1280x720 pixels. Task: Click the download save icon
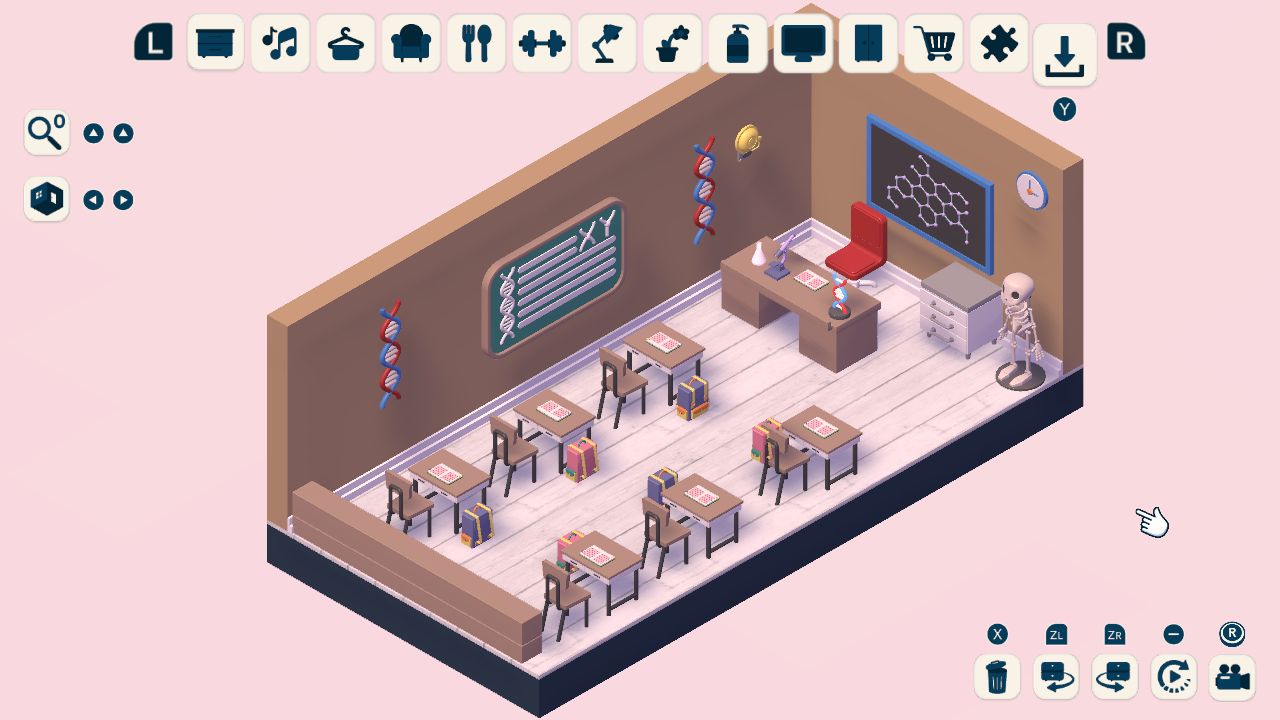(x=1063, y=57)
